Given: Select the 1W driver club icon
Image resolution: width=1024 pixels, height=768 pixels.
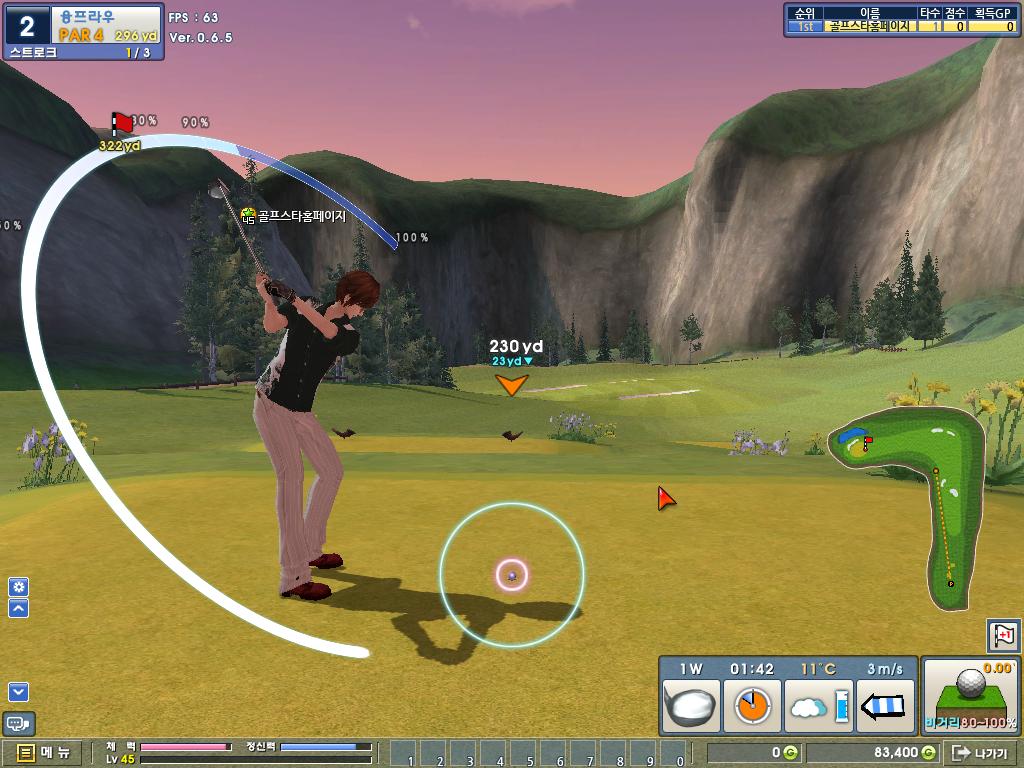Looking at the screenshot, I should point(692,706).
